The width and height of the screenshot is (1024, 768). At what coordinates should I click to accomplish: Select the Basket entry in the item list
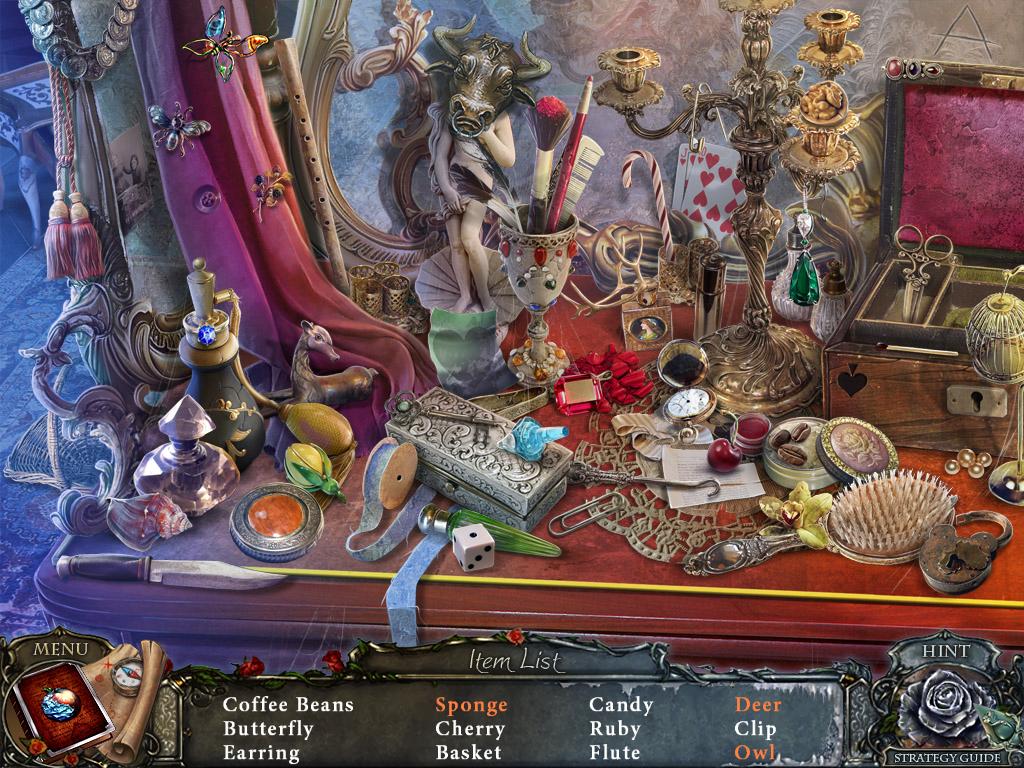(468, 753)
